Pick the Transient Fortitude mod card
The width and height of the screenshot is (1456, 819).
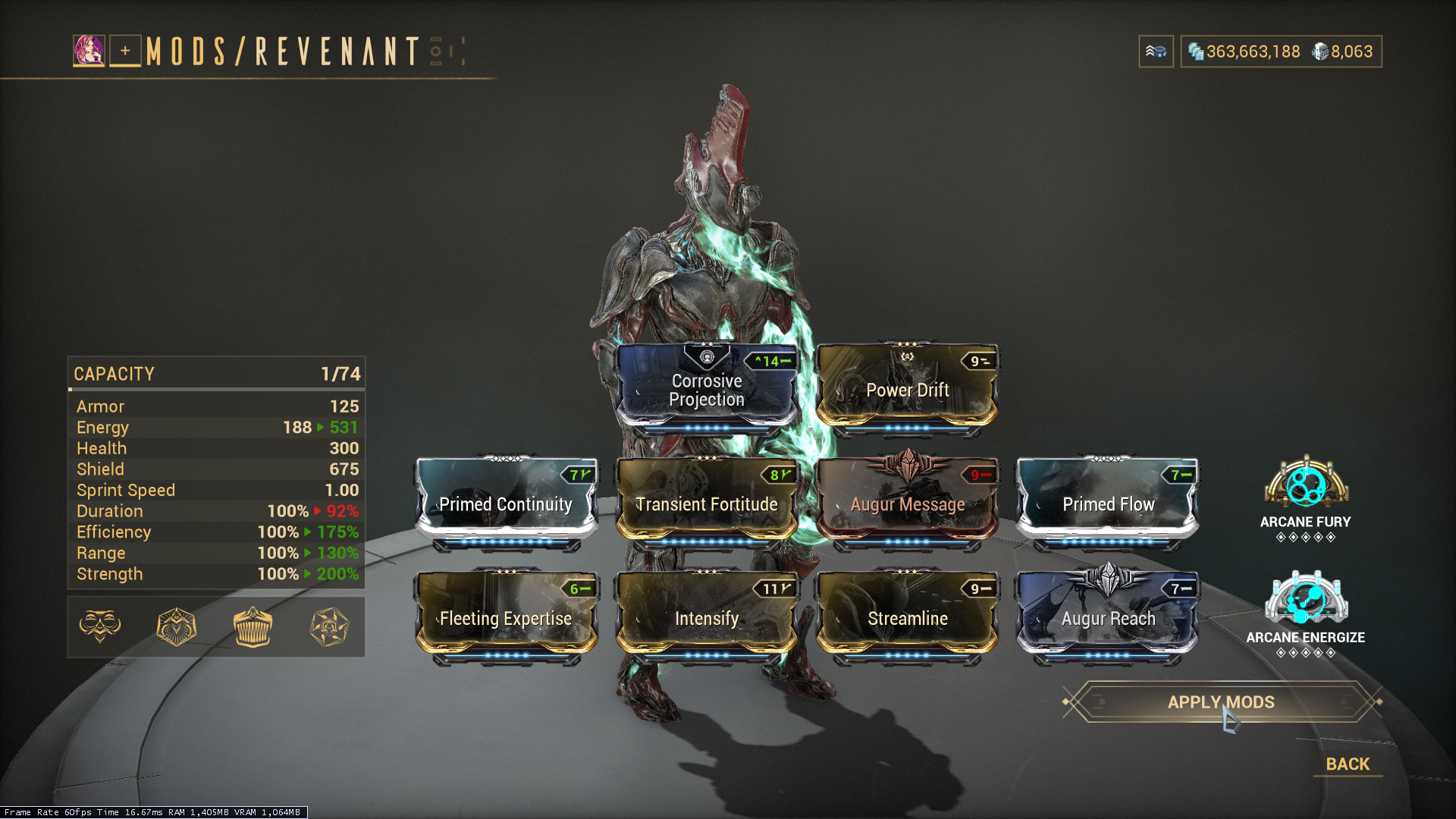[707, 503]
